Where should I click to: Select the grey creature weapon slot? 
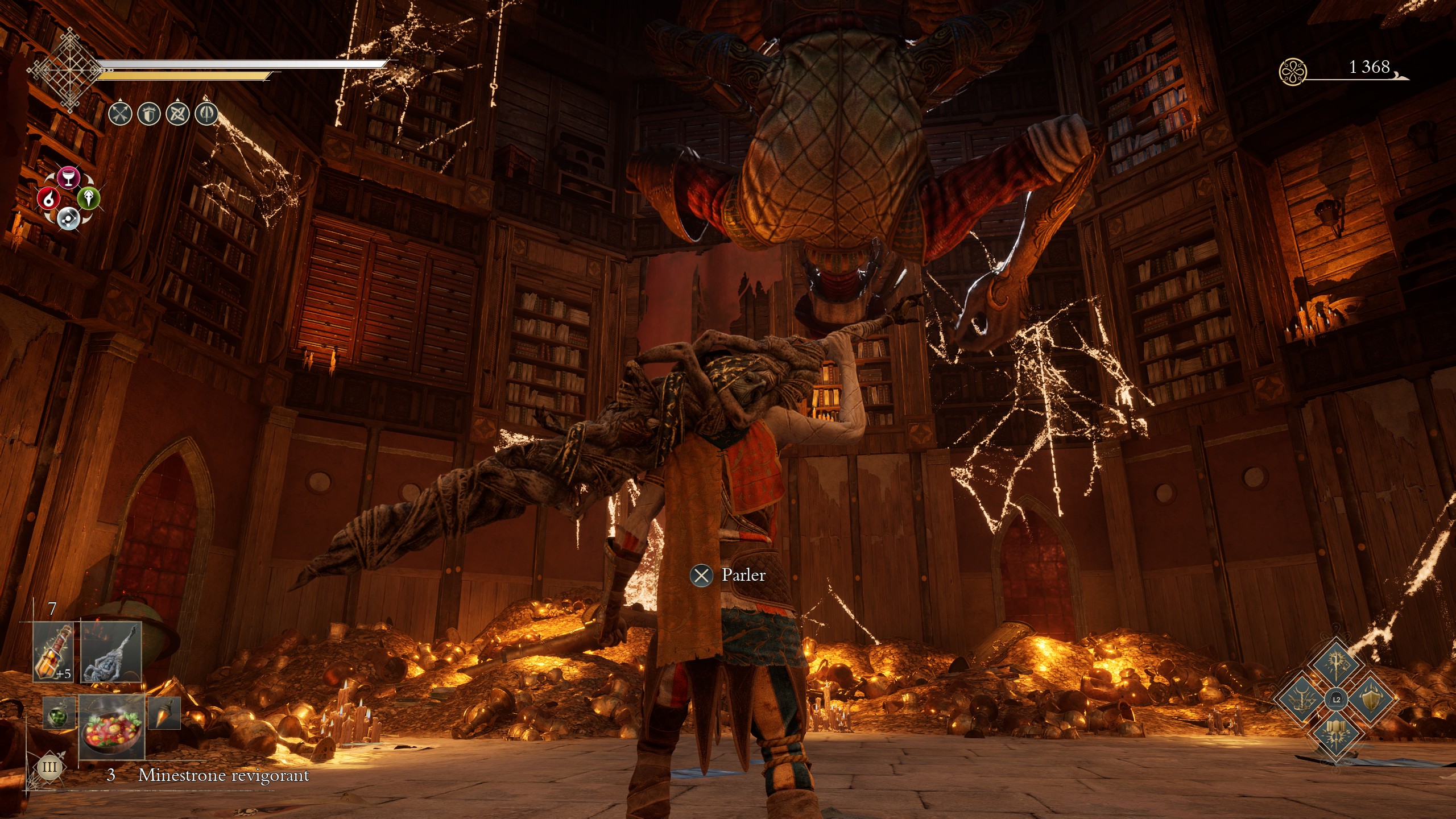coord(111,652)
